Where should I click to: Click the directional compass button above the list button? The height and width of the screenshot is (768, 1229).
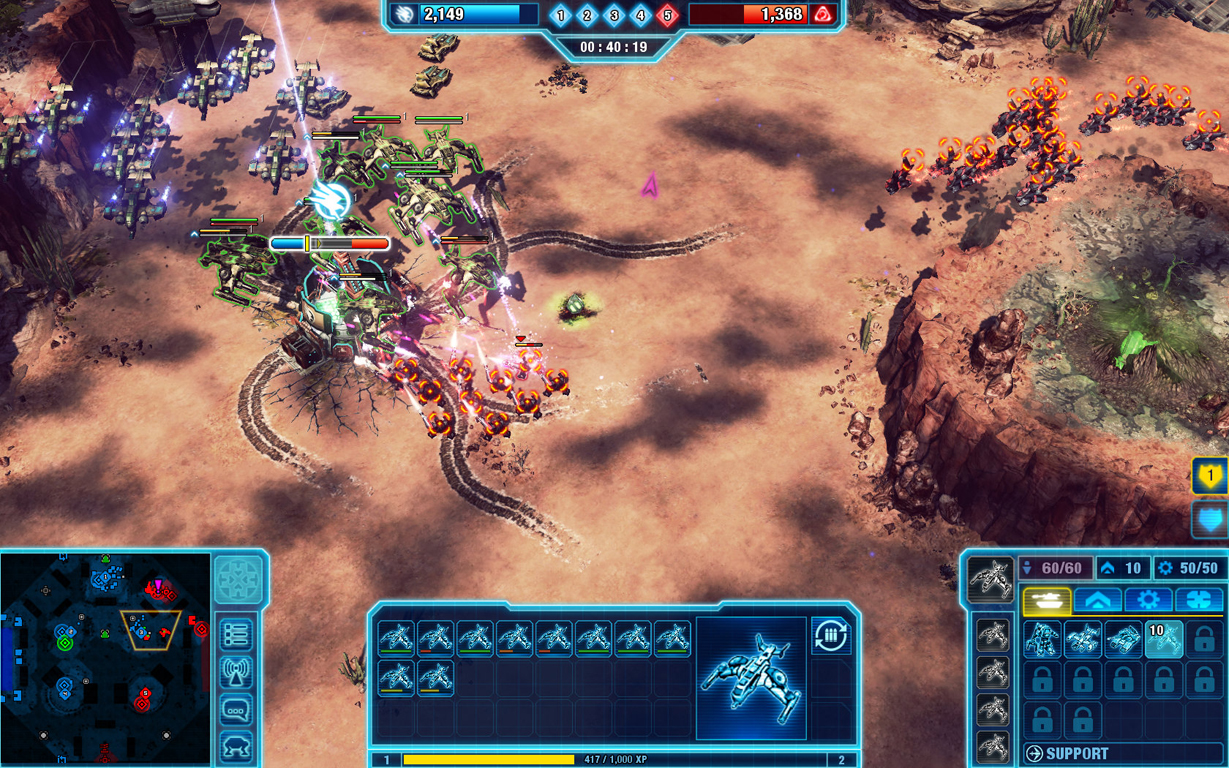[237, 578]
